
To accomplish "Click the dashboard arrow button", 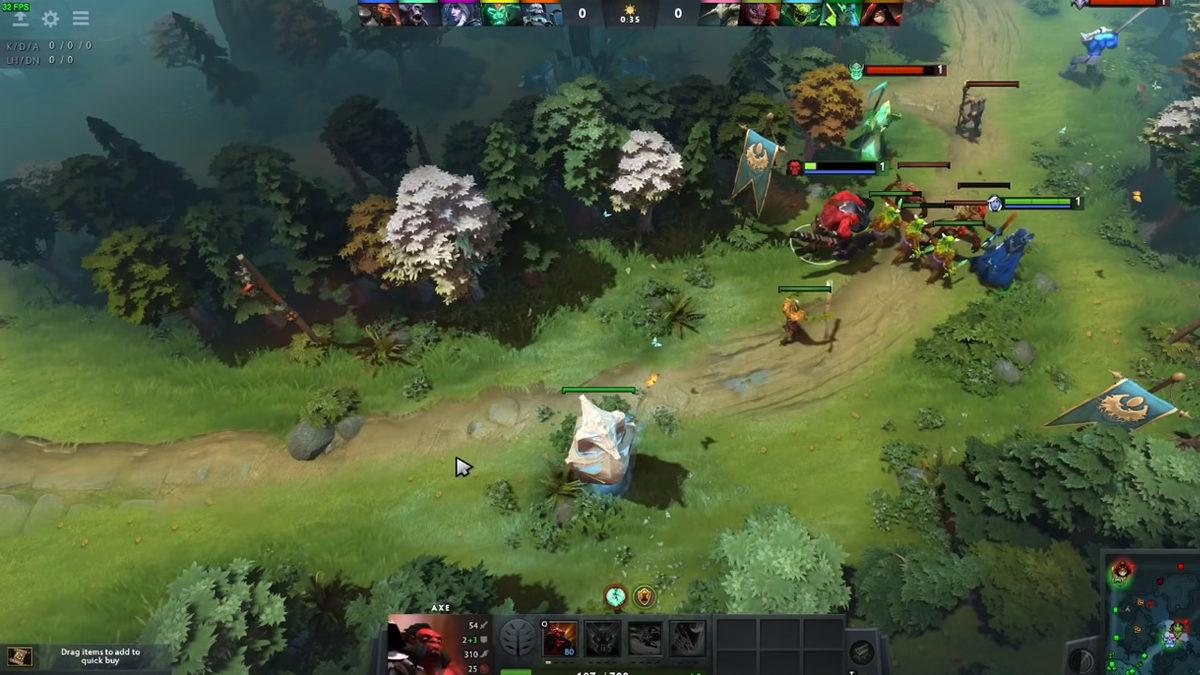I will coord(20,19).
